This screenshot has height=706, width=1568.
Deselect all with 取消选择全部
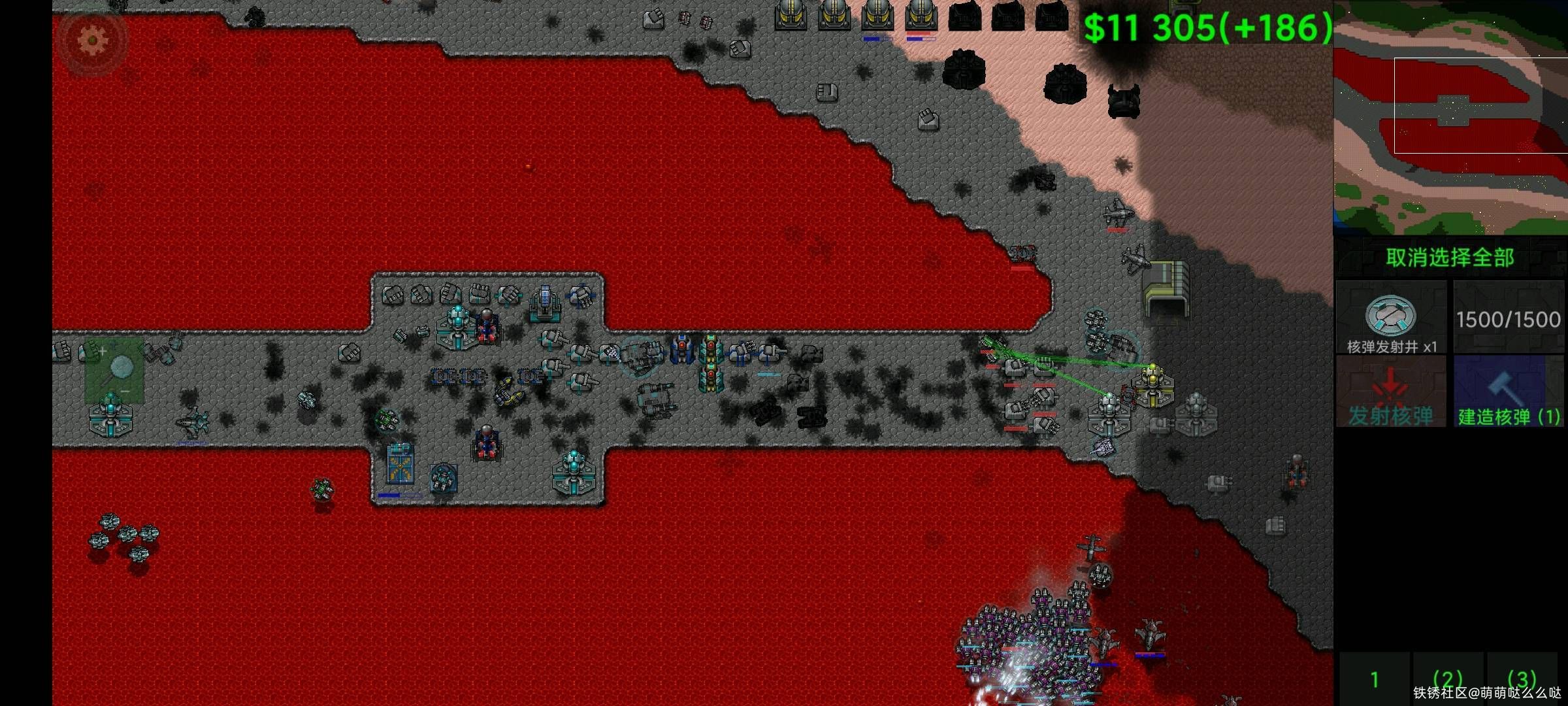(1450, 258)
